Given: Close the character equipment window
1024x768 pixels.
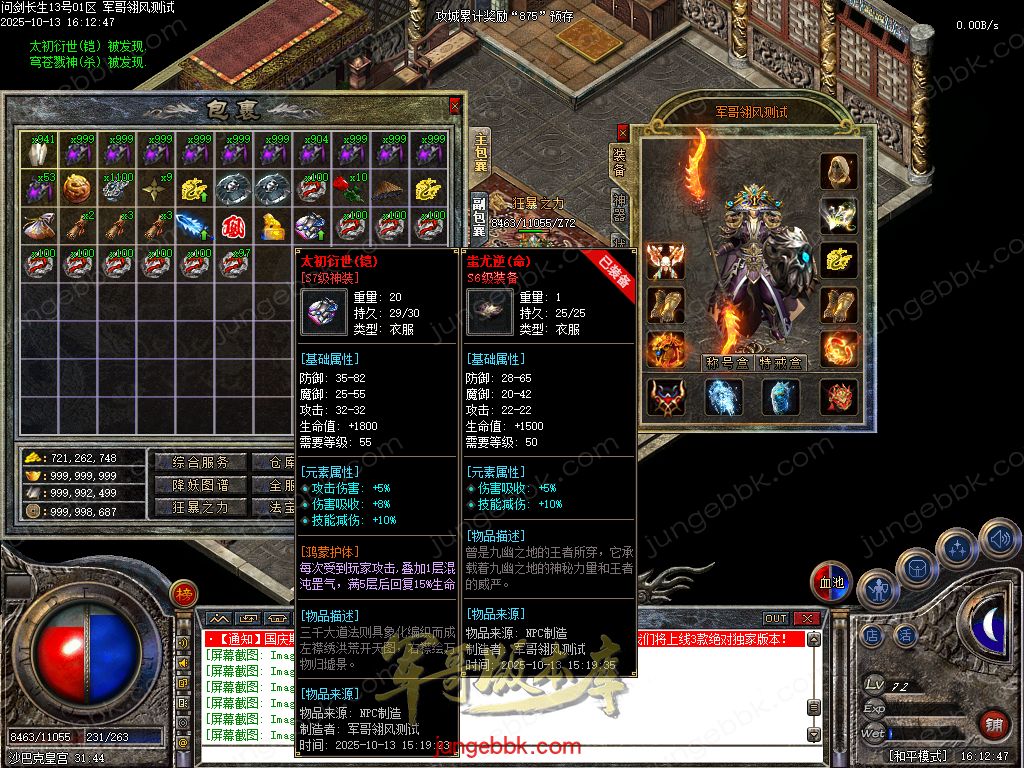Looking at the screenshot, I should [x=623, y=131].
